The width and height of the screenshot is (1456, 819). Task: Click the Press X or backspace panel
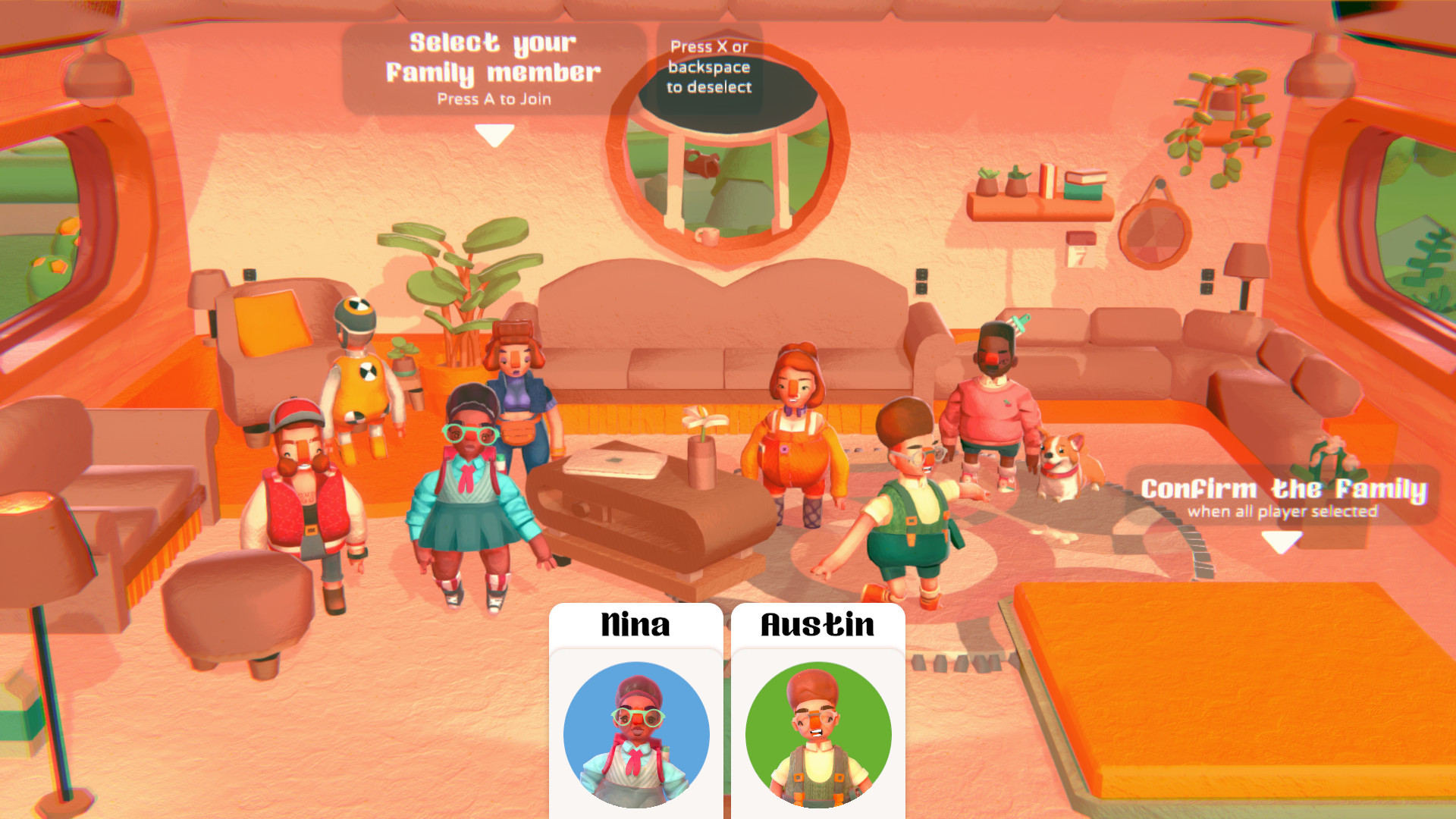710,67
